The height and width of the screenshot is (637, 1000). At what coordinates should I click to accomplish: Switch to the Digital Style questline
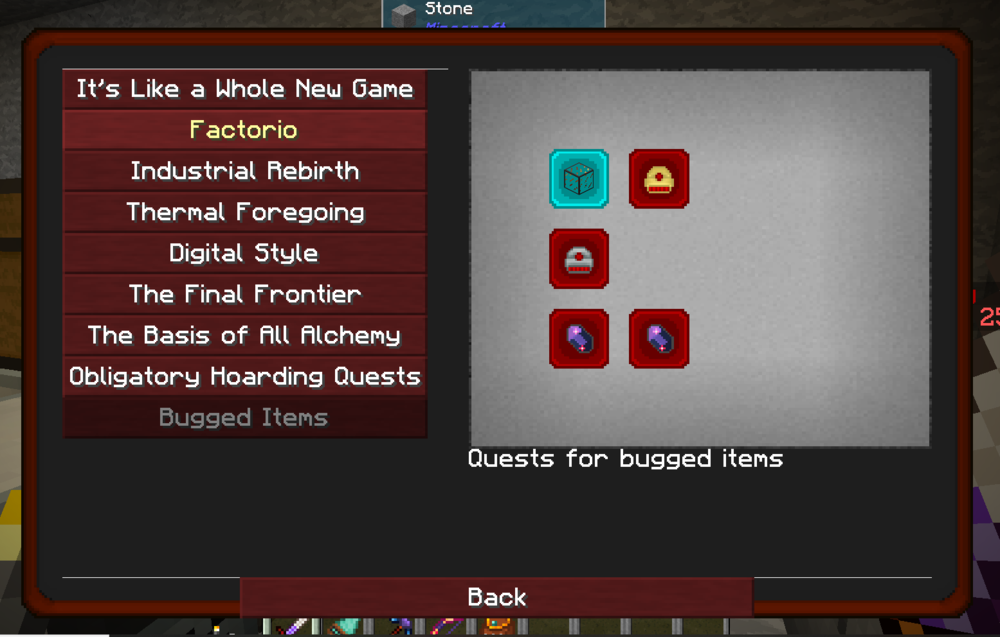click(244, 253)
